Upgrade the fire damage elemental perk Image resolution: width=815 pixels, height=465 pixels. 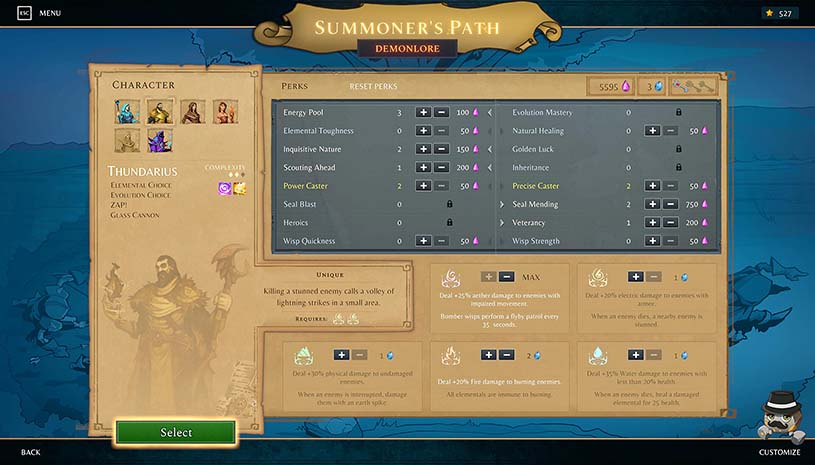tap(486, 355)
